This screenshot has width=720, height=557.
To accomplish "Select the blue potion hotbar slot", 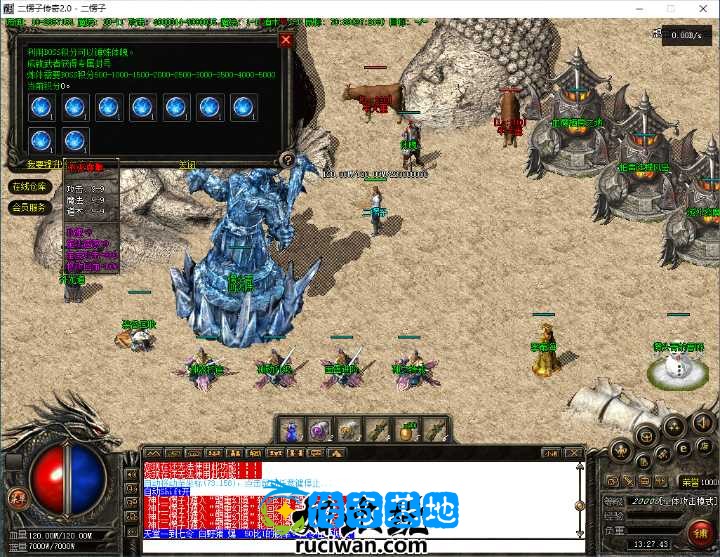I will pos(291,431).
